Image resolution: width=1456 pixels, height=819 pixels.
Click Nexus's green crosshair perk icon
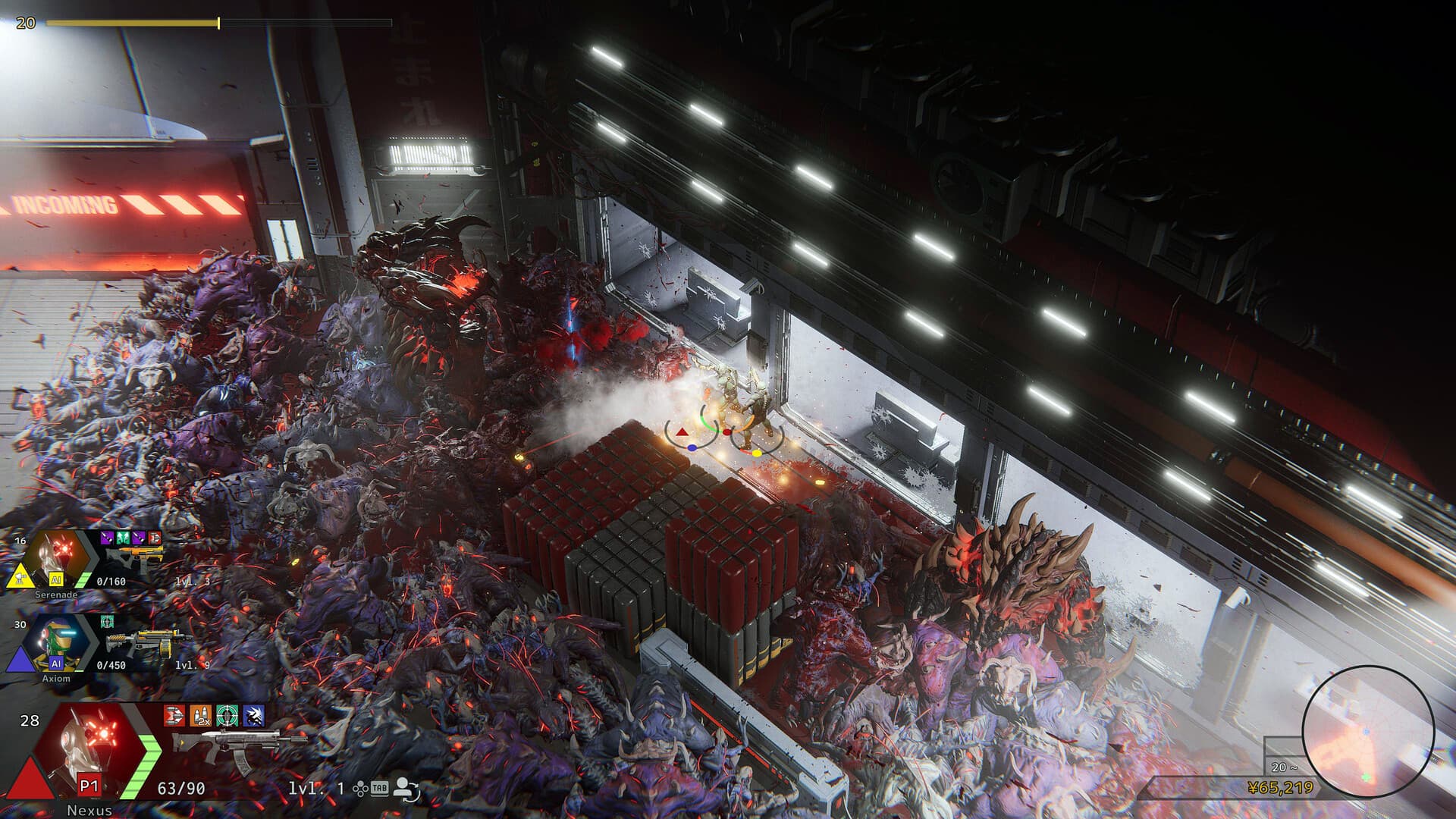click(x=227, y=715)
